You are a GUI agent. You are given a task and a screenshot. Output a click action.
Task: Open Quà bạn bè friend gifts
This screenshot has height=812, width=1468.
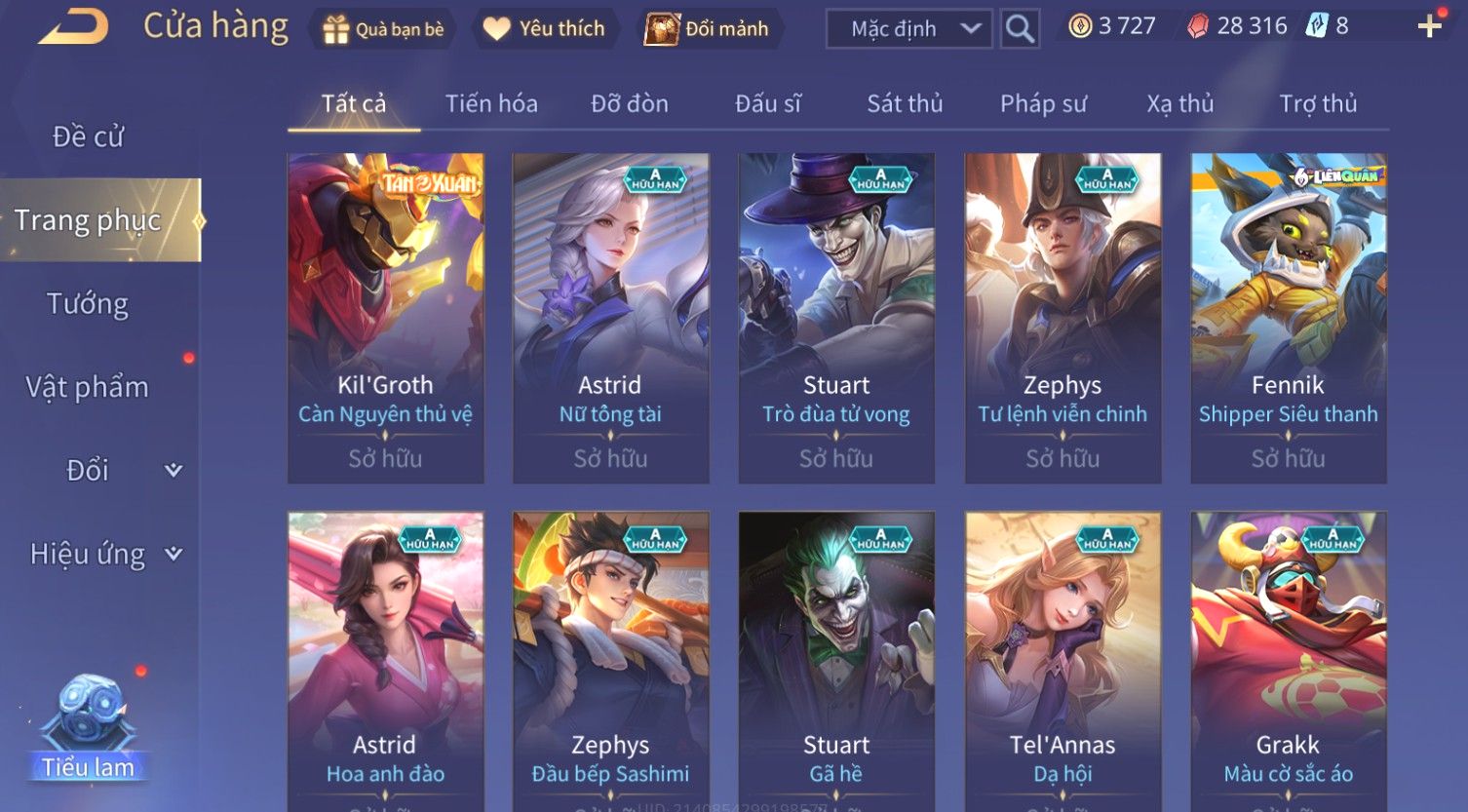point(383,29)
